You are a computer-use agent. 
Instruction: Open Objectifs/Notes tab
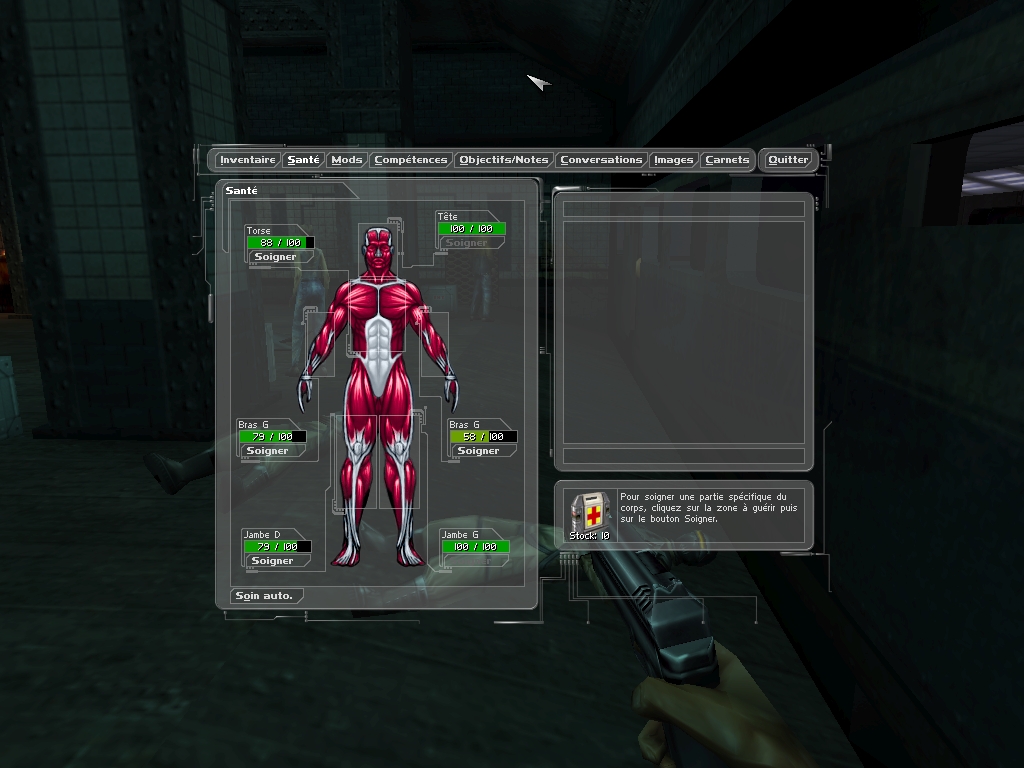503,160
